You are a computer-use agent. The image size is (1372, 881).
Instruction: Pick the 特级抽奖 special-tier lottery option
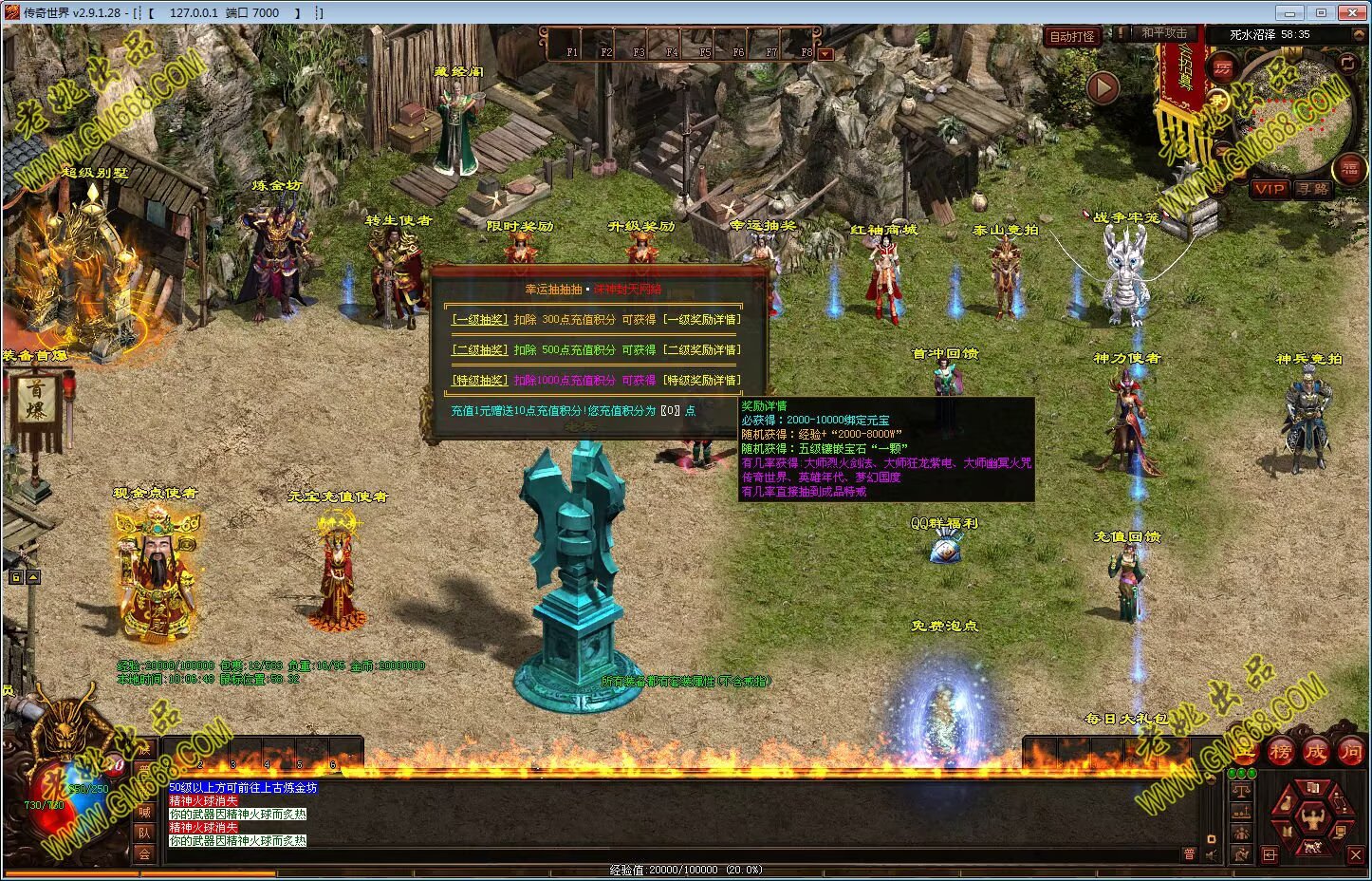coord(479,381)
